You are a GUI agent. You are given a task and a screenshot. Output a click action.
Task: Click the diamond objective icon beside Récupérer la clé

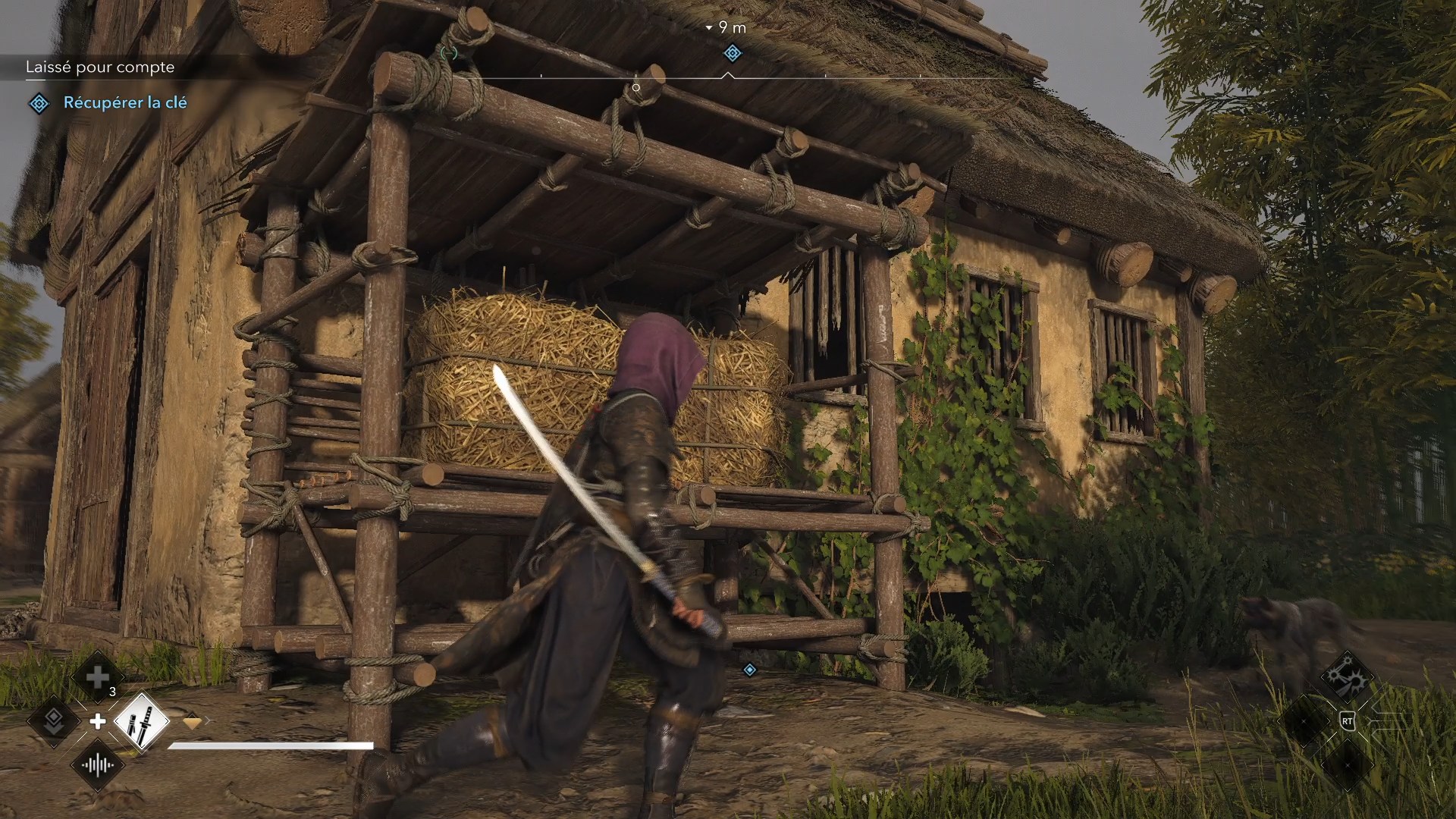point(38,103)
